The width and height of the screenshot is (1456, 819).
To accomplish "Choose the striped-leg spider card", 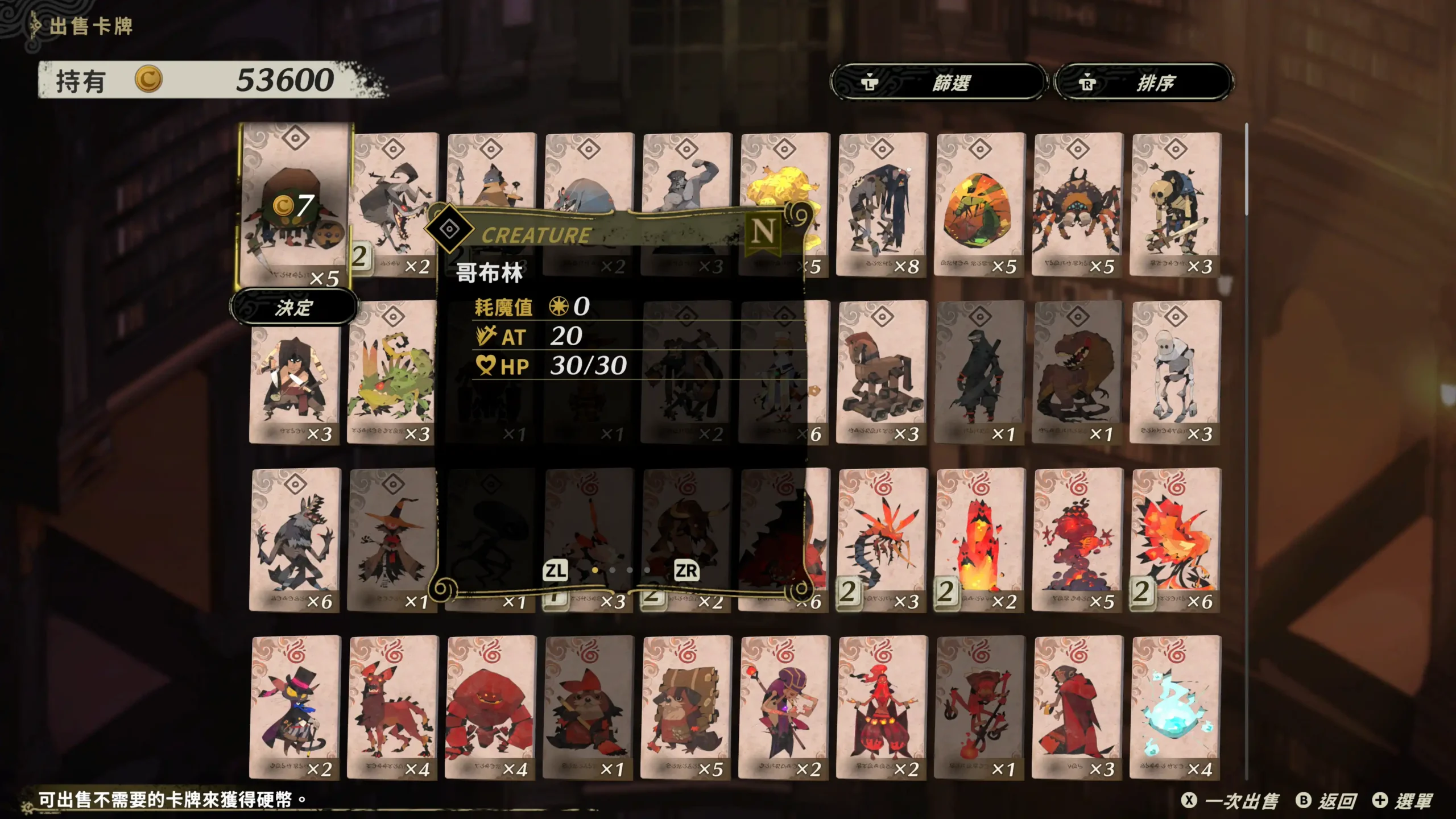I will (1077, 205).
